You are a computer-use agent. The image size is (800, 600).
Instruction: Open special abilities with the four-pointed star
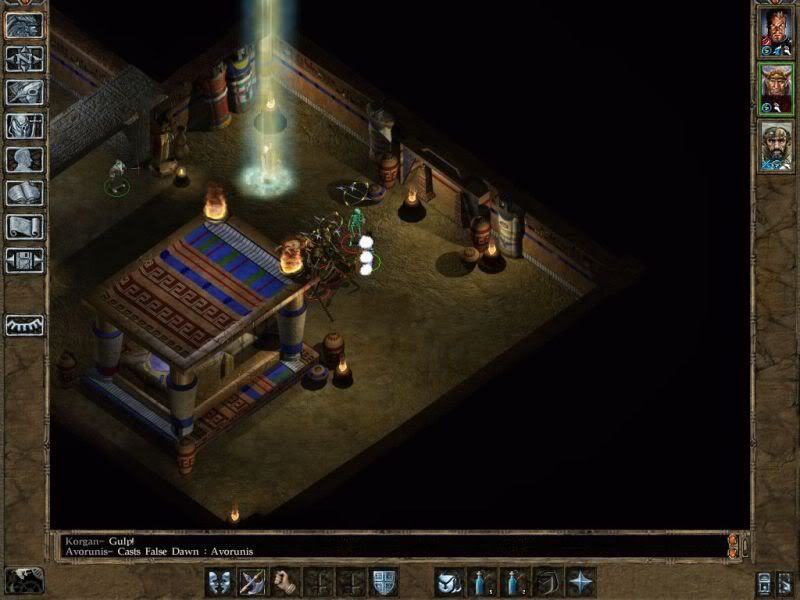click(x=581, y=581)
